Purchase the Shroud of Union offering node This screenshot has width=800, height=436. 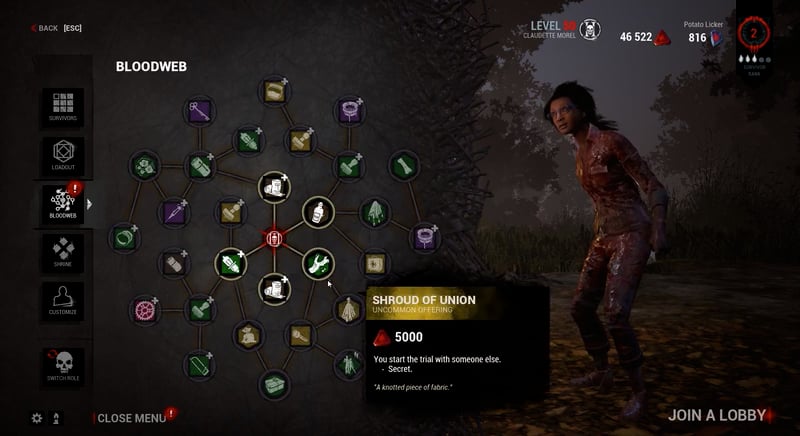point(348,310)
